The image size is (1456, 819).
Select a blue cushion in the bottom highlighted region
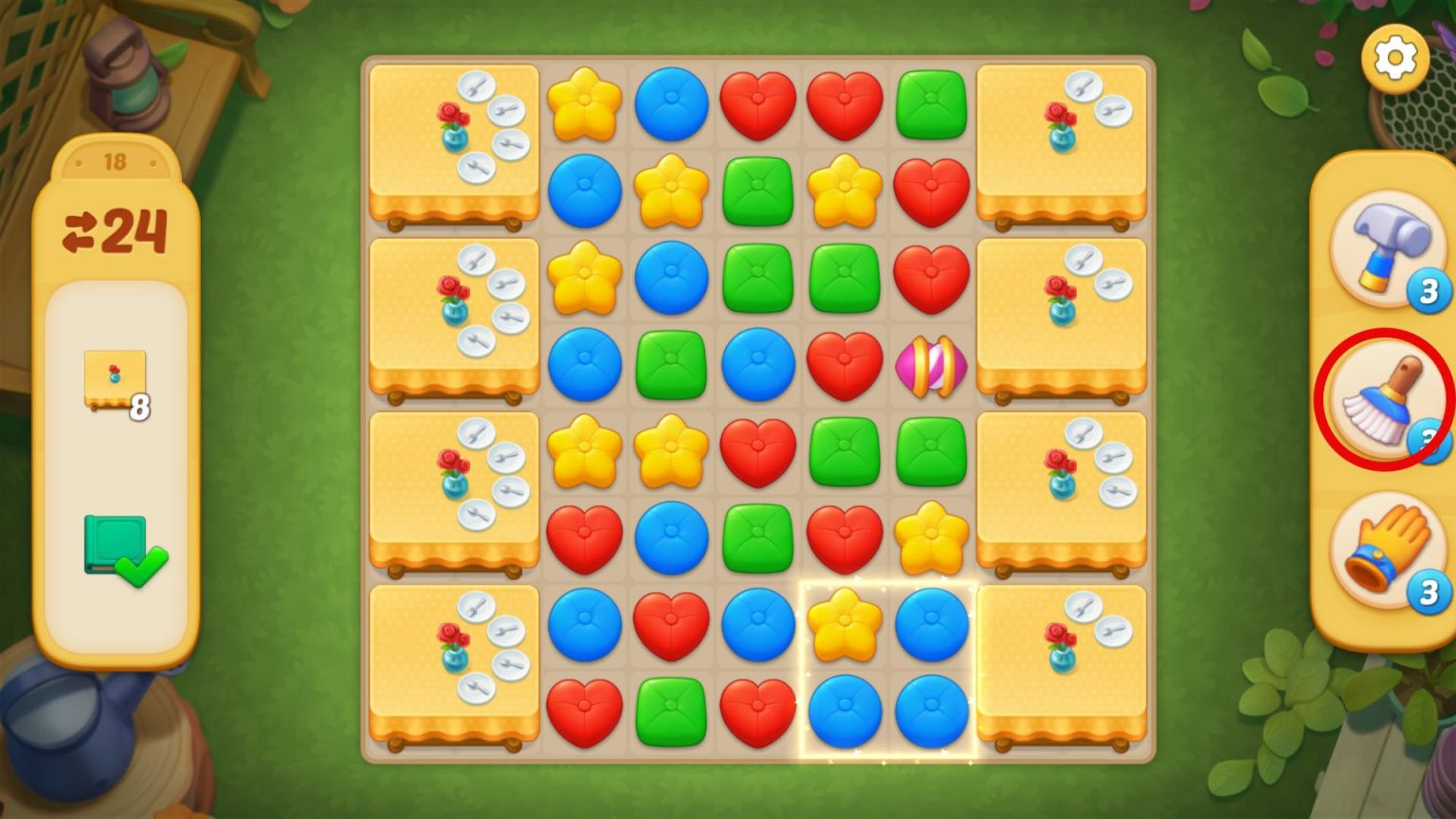point(844,711)
